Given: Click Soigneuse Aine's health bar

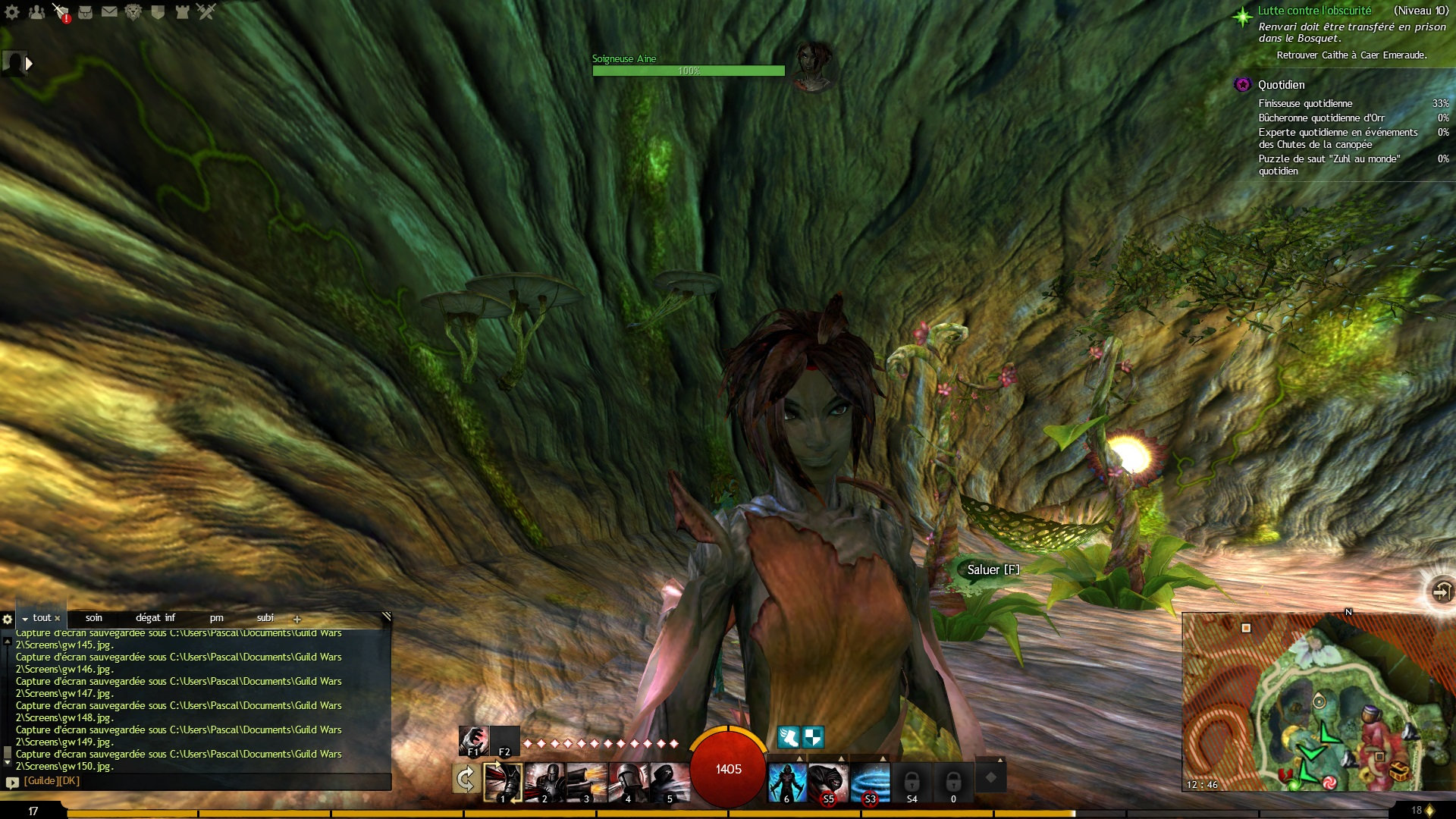Looking at the screenshot, I should (x=687, y=70).
